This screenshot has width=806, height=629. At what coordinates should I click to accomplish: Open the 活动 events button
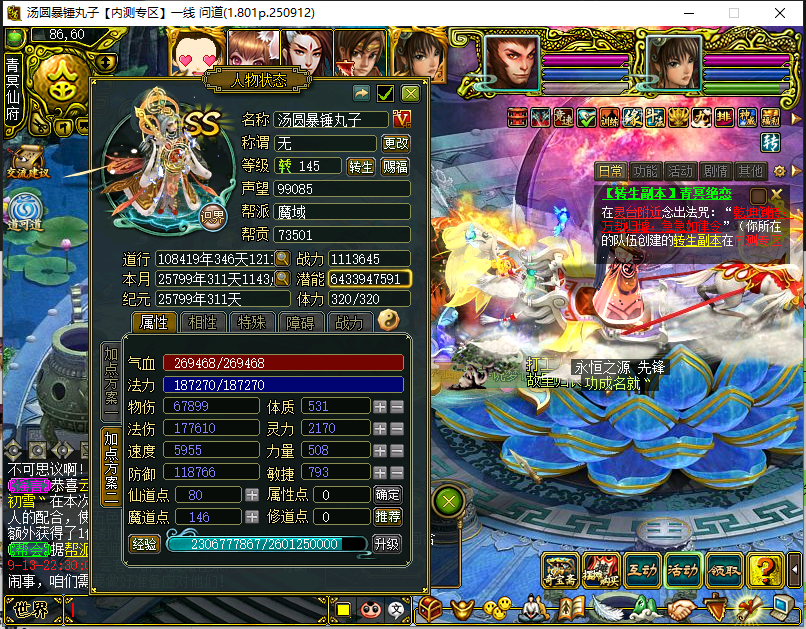point(682,570)
